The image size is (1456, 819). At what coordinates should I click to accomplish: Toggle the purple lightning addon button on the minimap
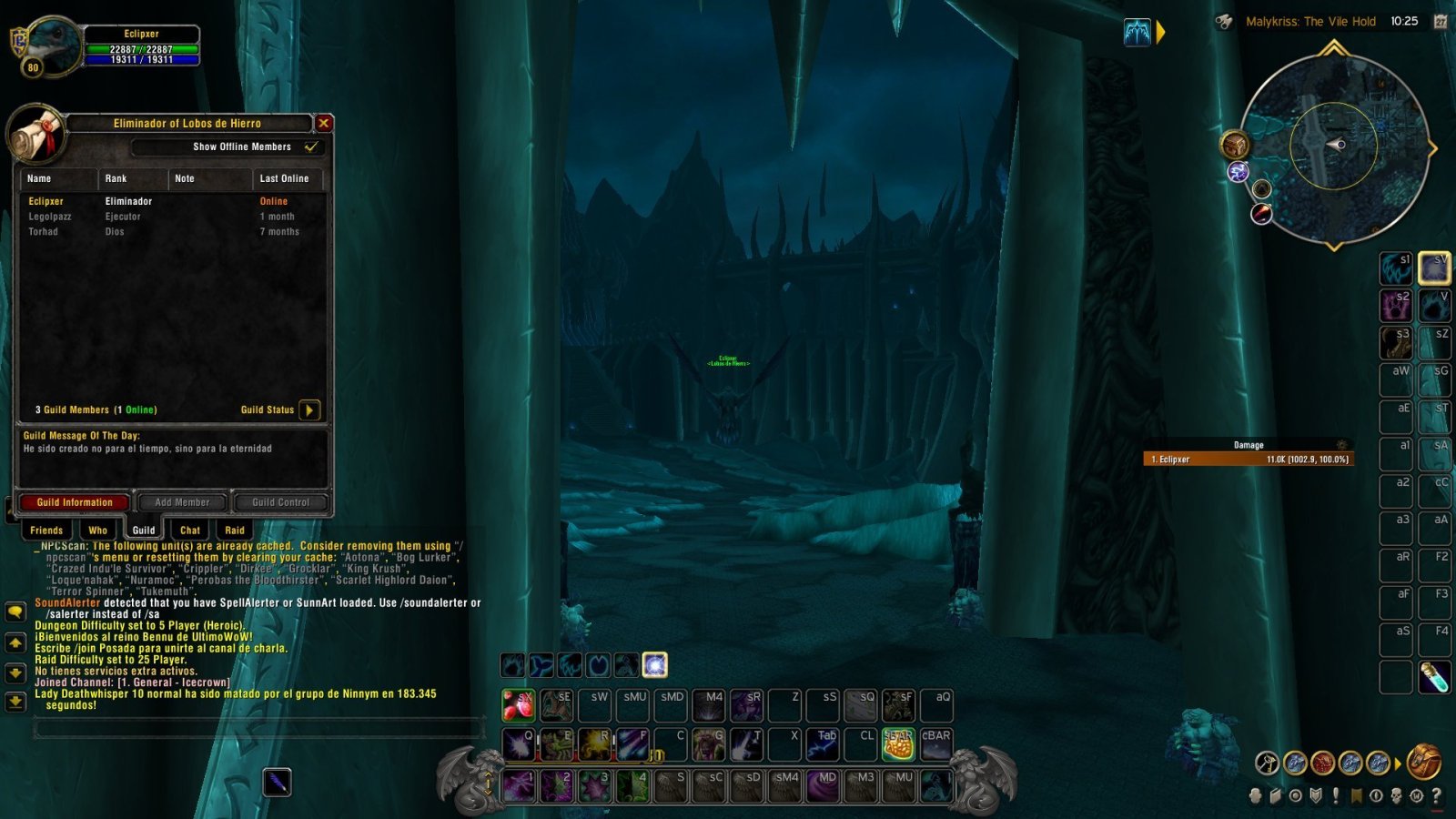1238,172
